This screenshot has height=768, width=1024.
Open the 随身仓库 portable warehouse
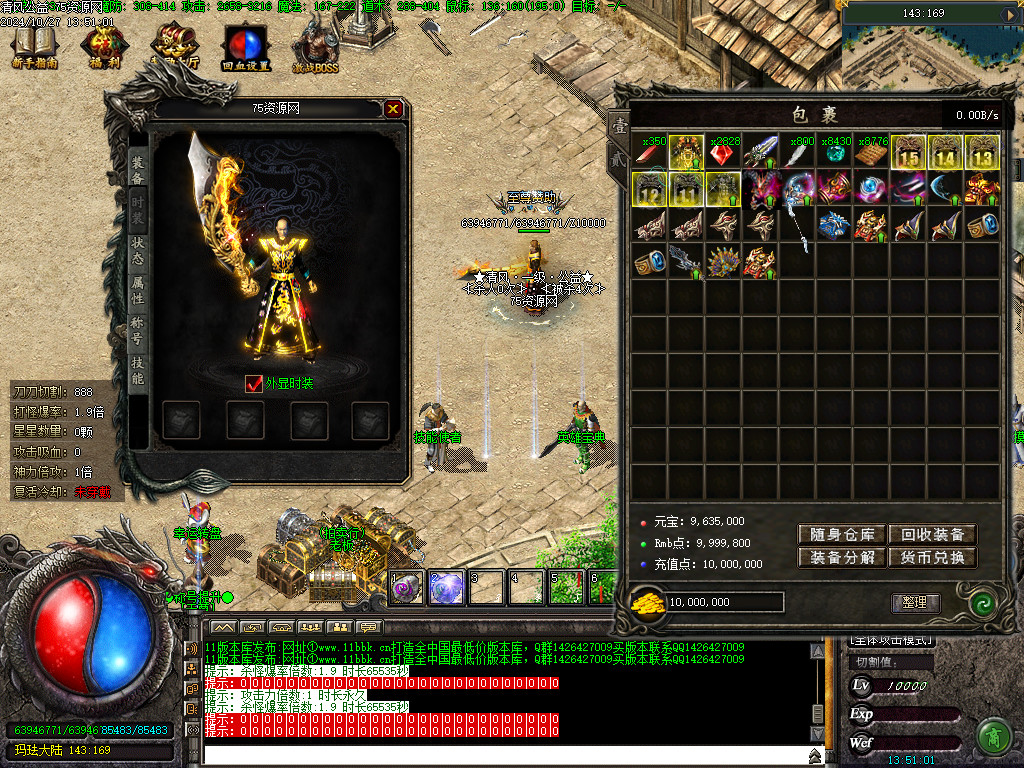coord(841,535)
